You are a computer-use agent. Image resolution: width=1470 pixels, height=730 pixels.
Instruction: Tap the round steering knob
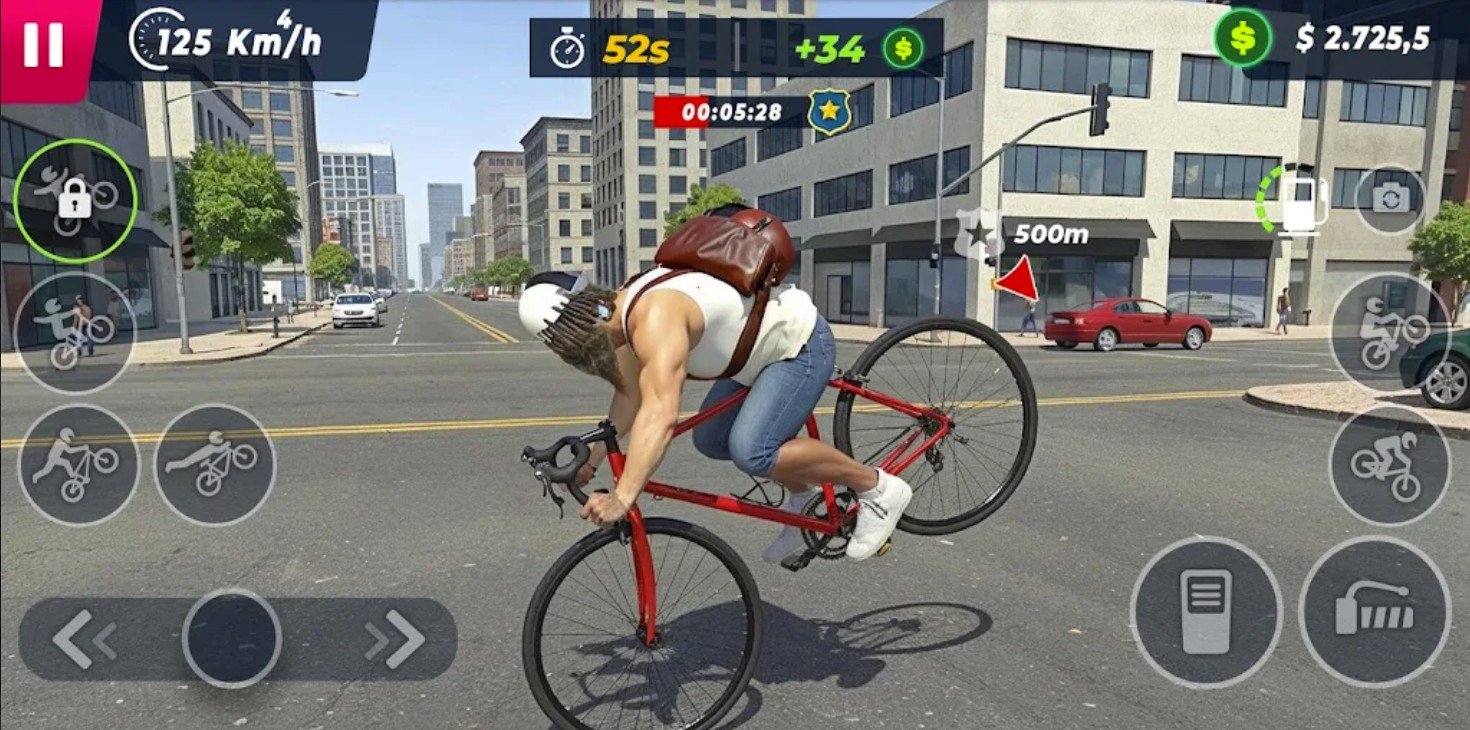pos(231,638)
